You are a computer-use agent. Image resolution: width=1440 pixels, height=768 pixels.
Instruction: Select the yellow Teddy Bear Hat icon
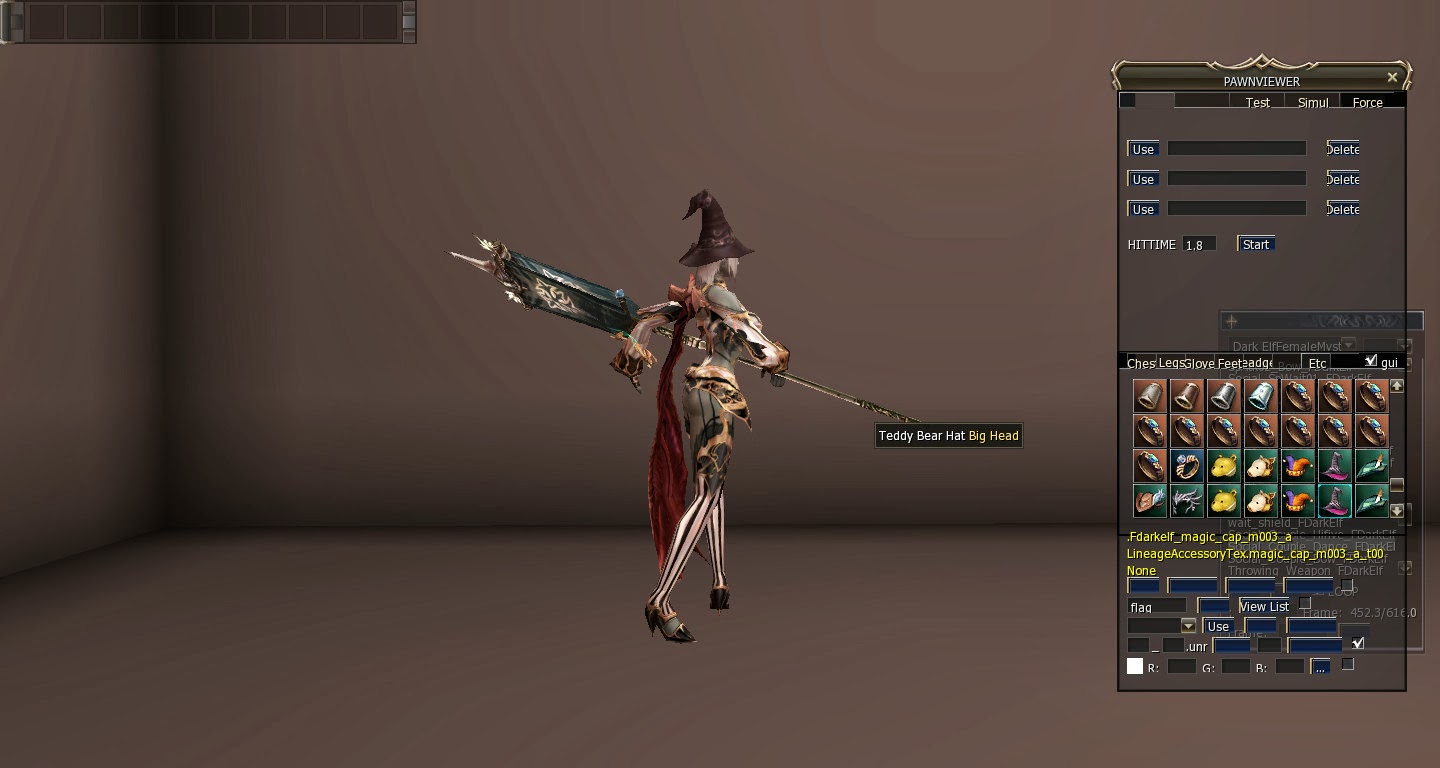click(1224, 467)
